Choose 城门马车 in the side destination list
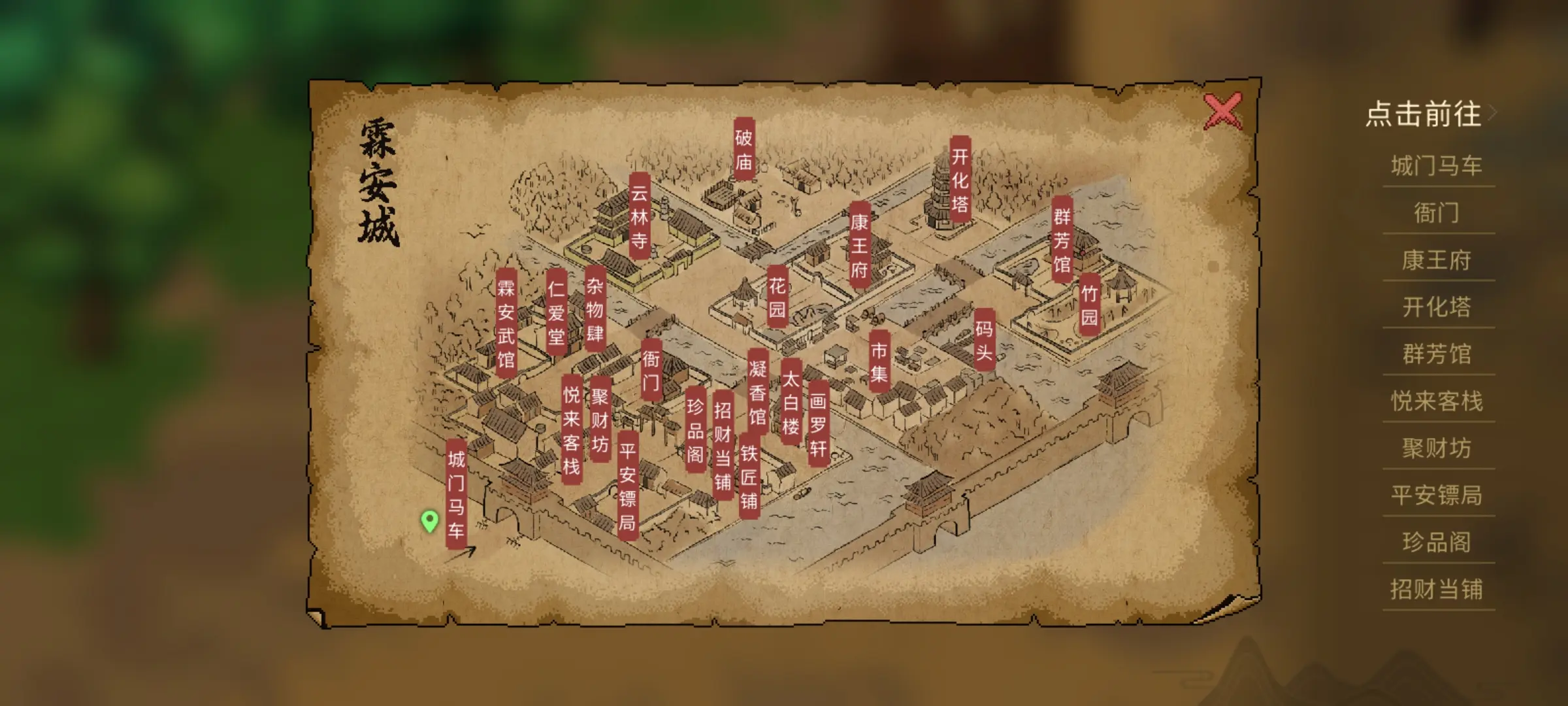 point(1437,166)
